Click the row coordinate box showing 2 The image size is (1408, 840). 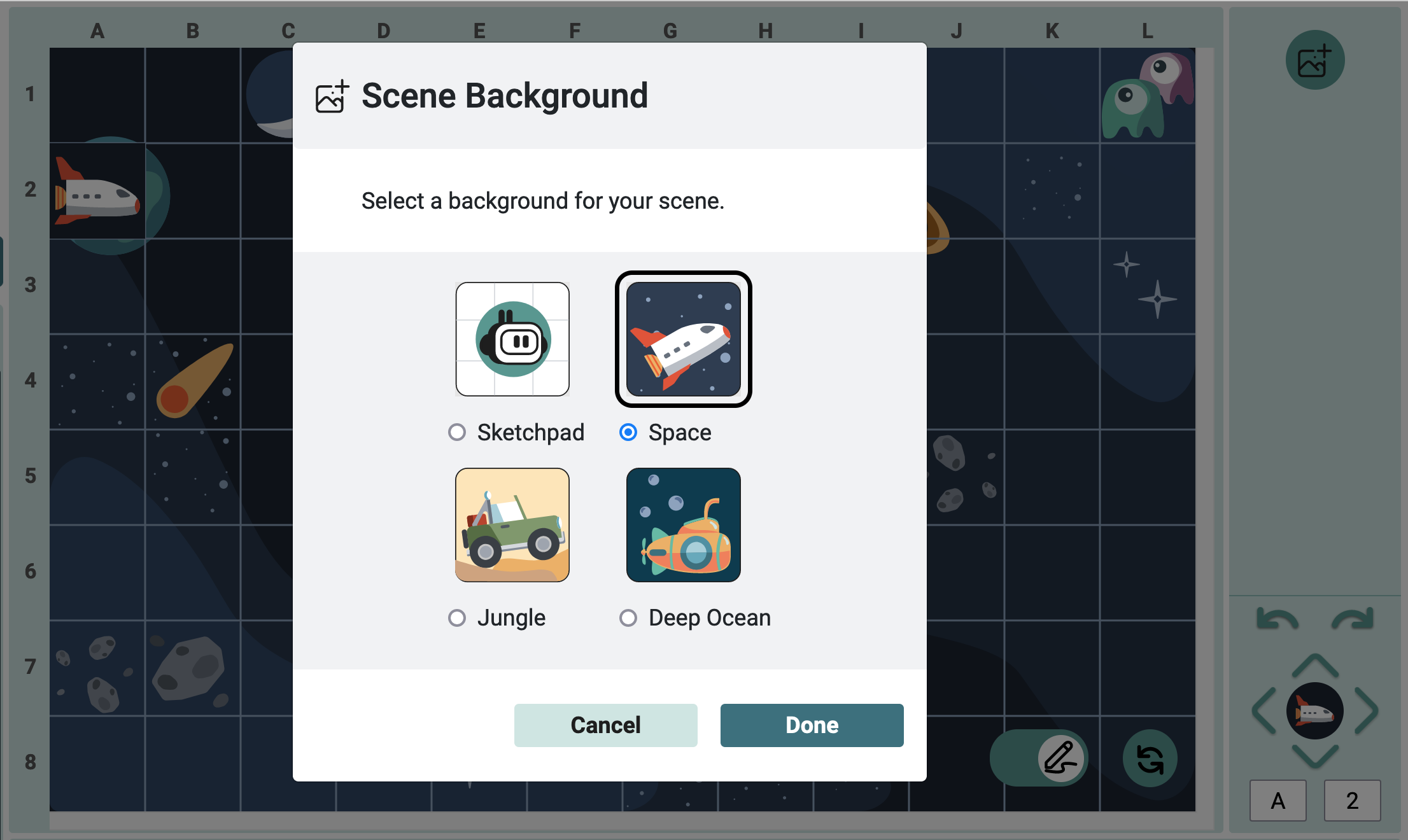pos(1353,801)
